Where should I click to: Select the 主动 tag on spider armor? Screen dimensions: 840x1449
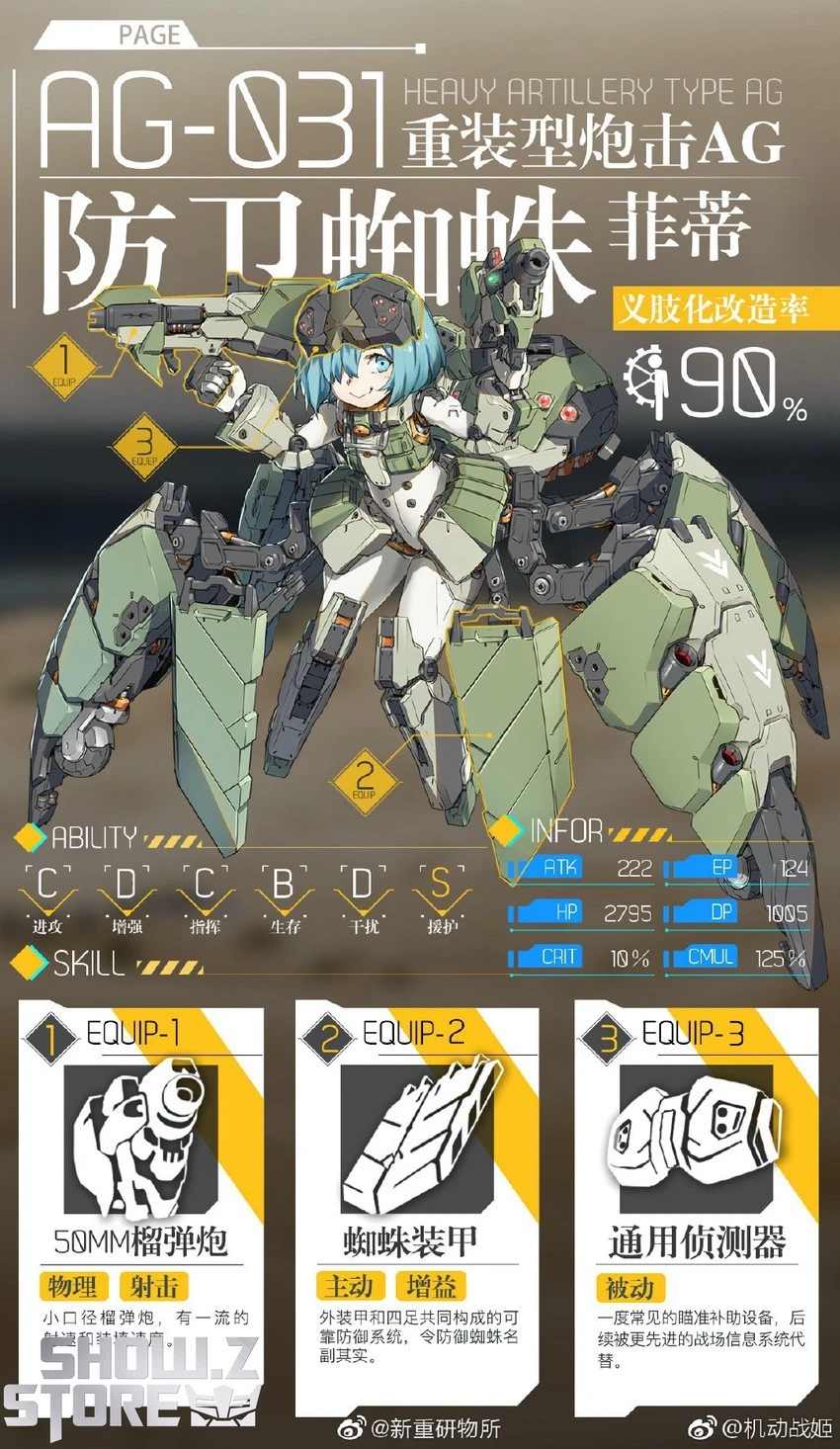pyautogui.click(x=350, y=1286)
